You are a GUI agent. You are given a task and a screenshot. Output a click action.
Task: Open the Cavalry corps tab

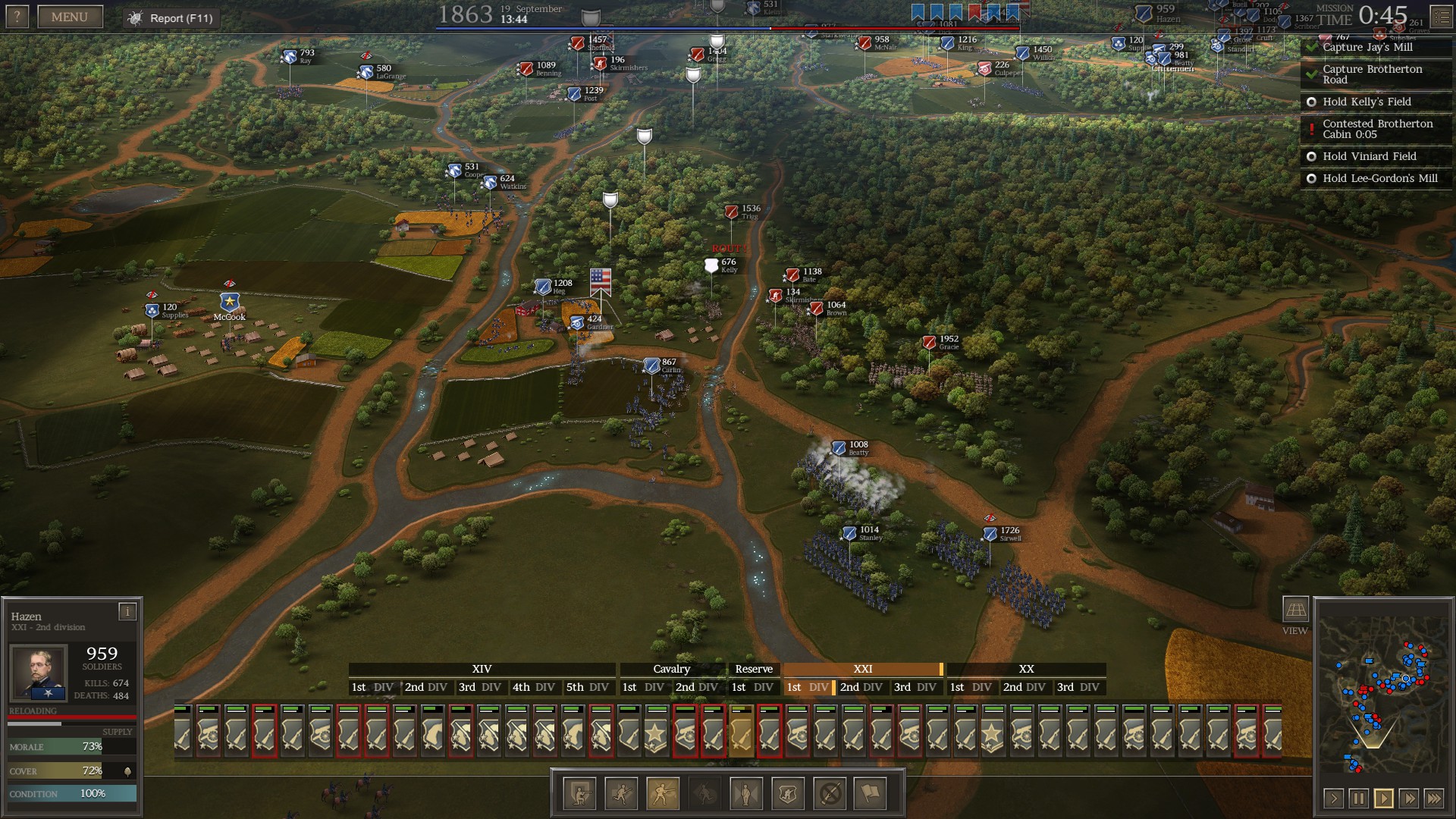click(x=670, y=669)
